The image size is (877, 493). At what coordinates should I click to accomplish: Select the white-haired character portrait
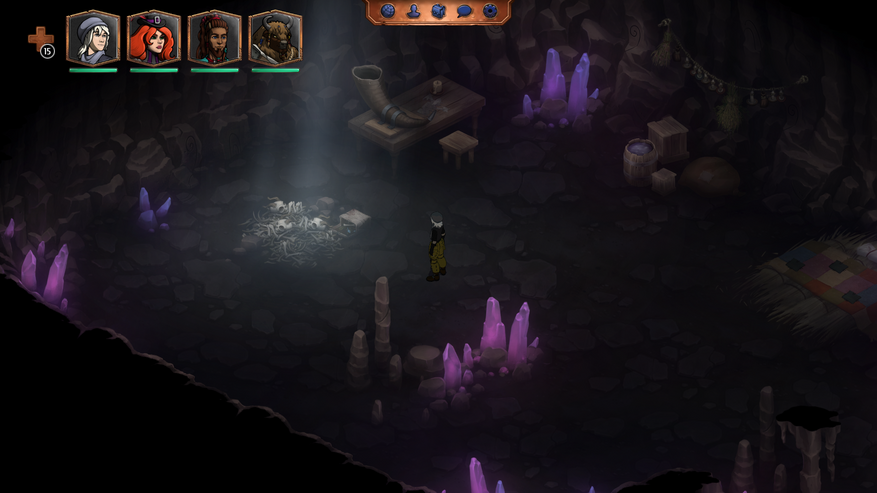pos(93,38)
